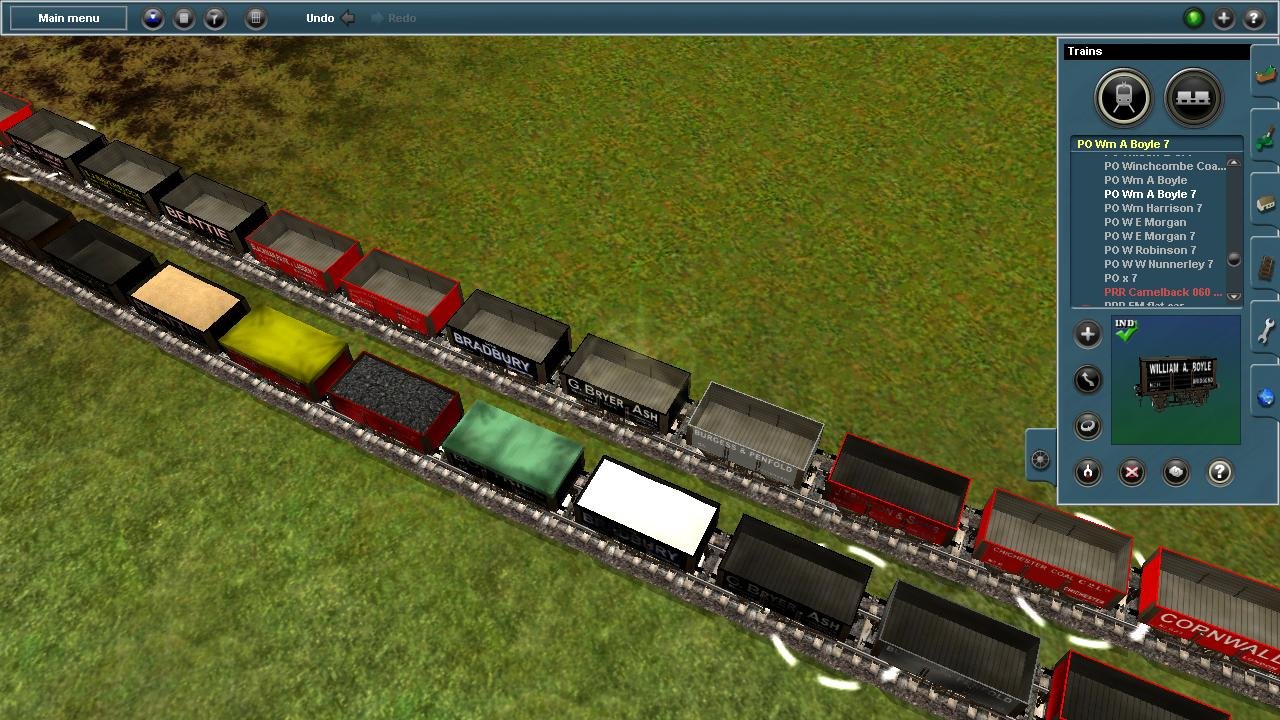Screen dimensions: 1280x720
Task: Click the William A. Boyle wagon preview
Action: click(1176, 381)
